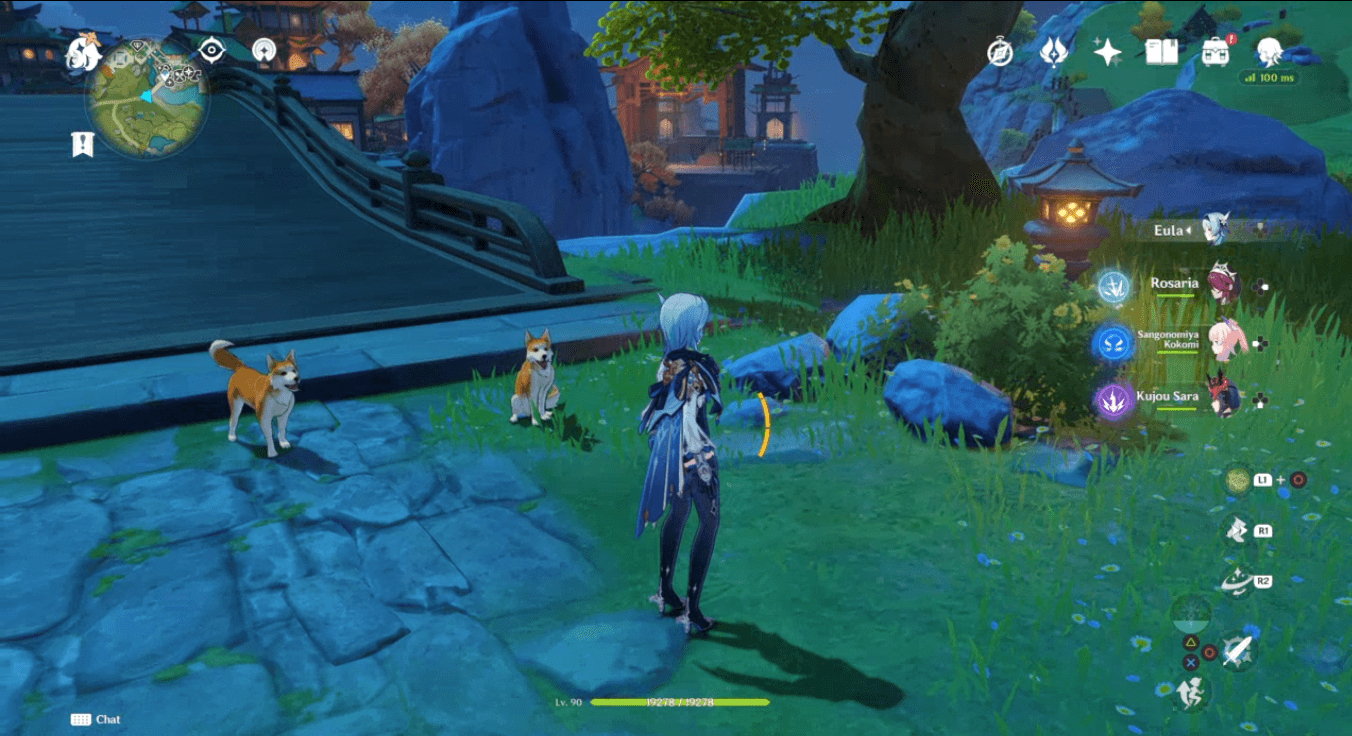Viewport: 1352px width, 736px height.
Task: Activate the eye-shaped Elemental Sight icon
Action: pyautogui.click(x=212, y=50)
